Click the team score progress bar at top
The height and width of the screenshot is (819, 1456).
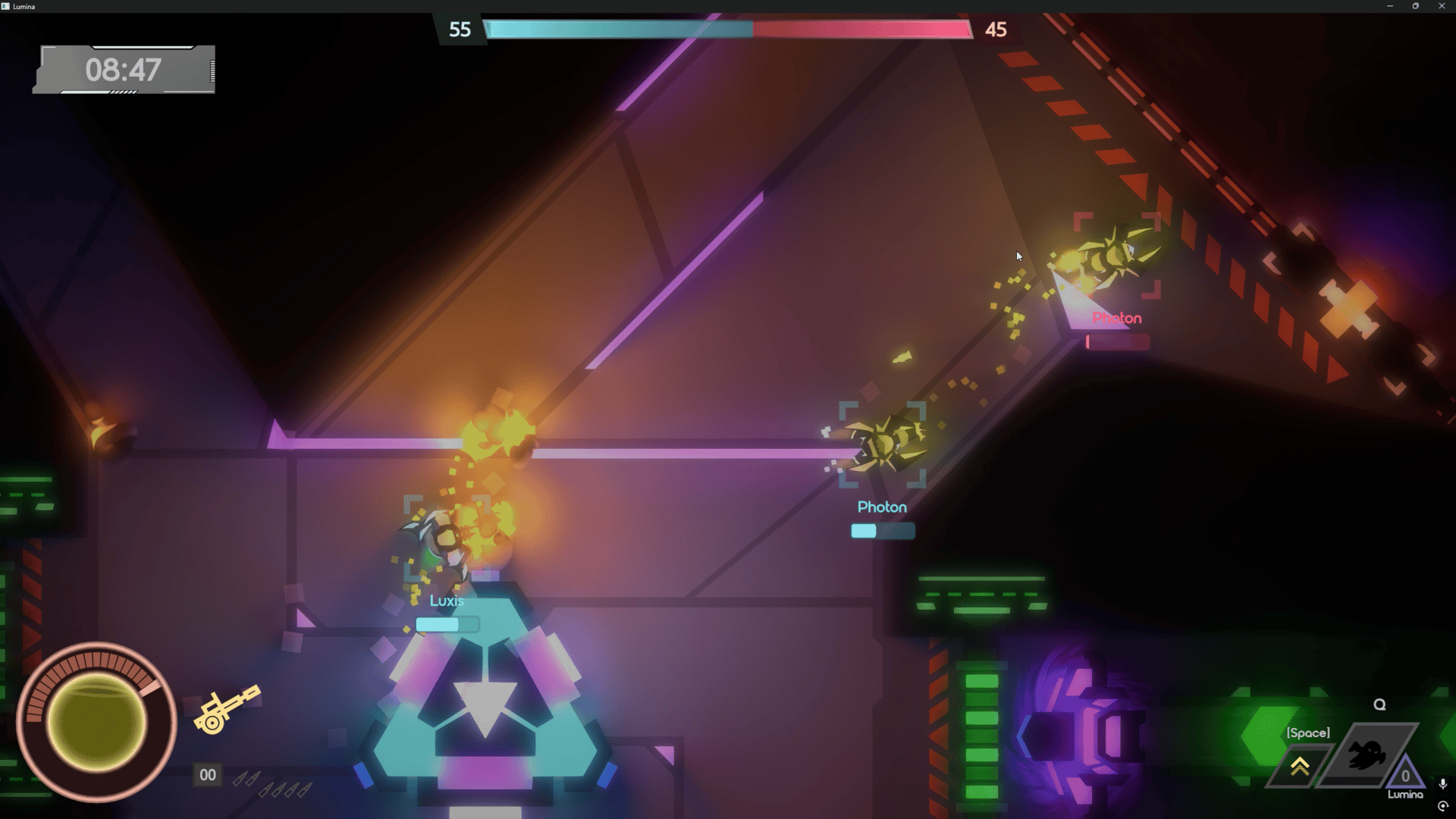[x=728, y=30]
